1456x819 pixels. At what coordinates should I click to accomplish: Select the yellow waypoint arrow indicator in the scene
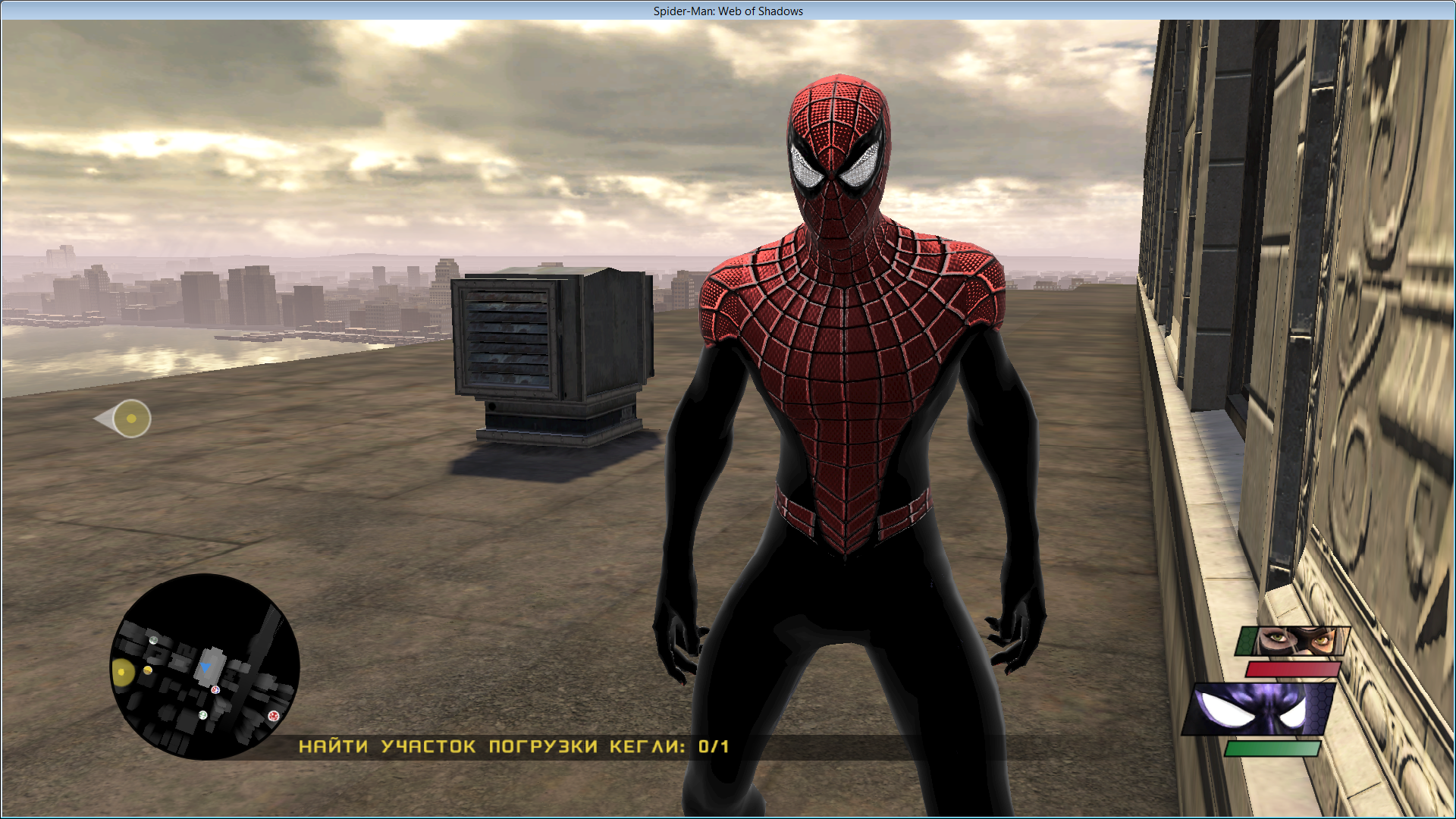pos(124,419)
